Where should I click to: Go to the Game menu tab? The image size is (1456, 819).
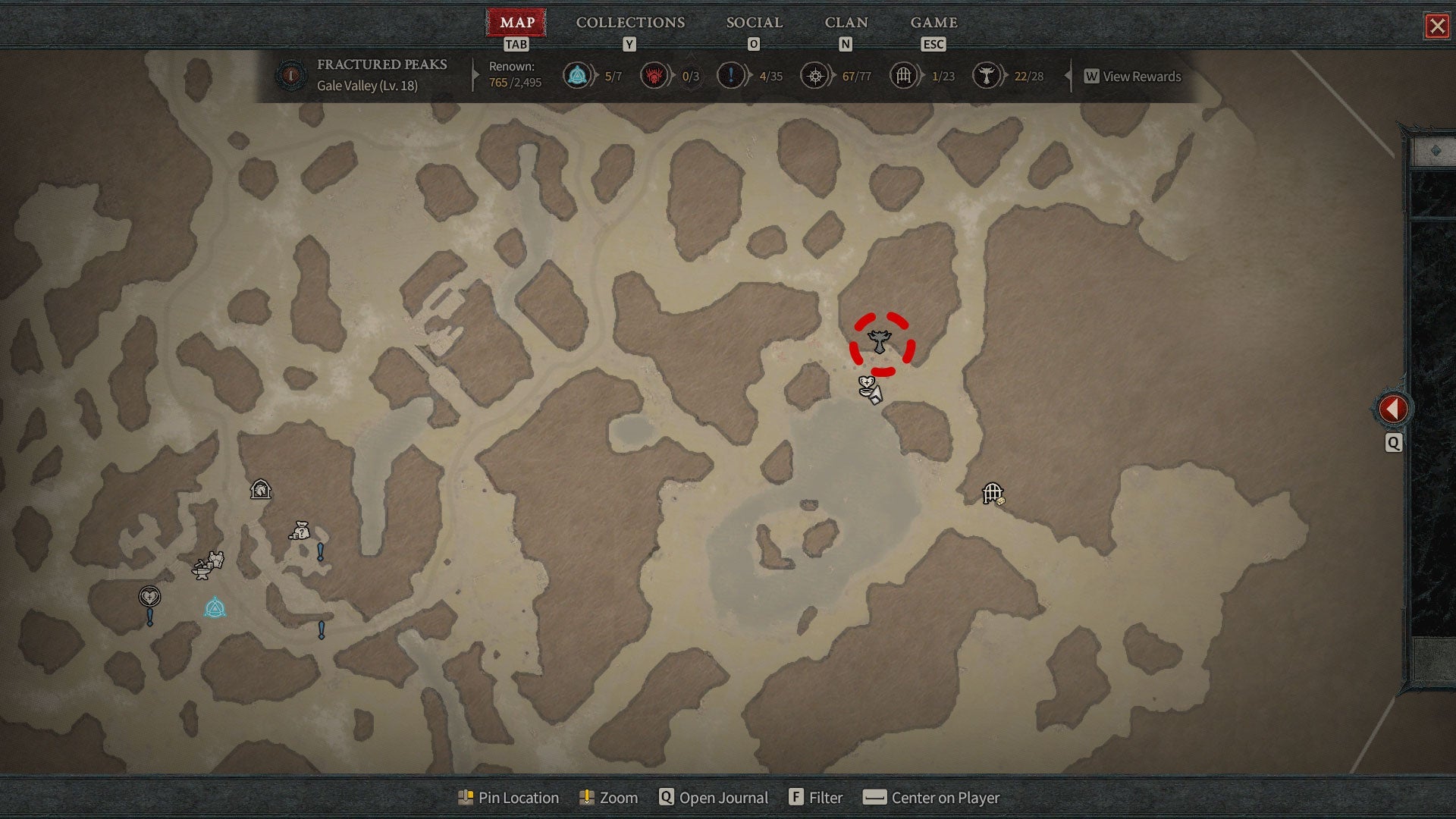934,23
